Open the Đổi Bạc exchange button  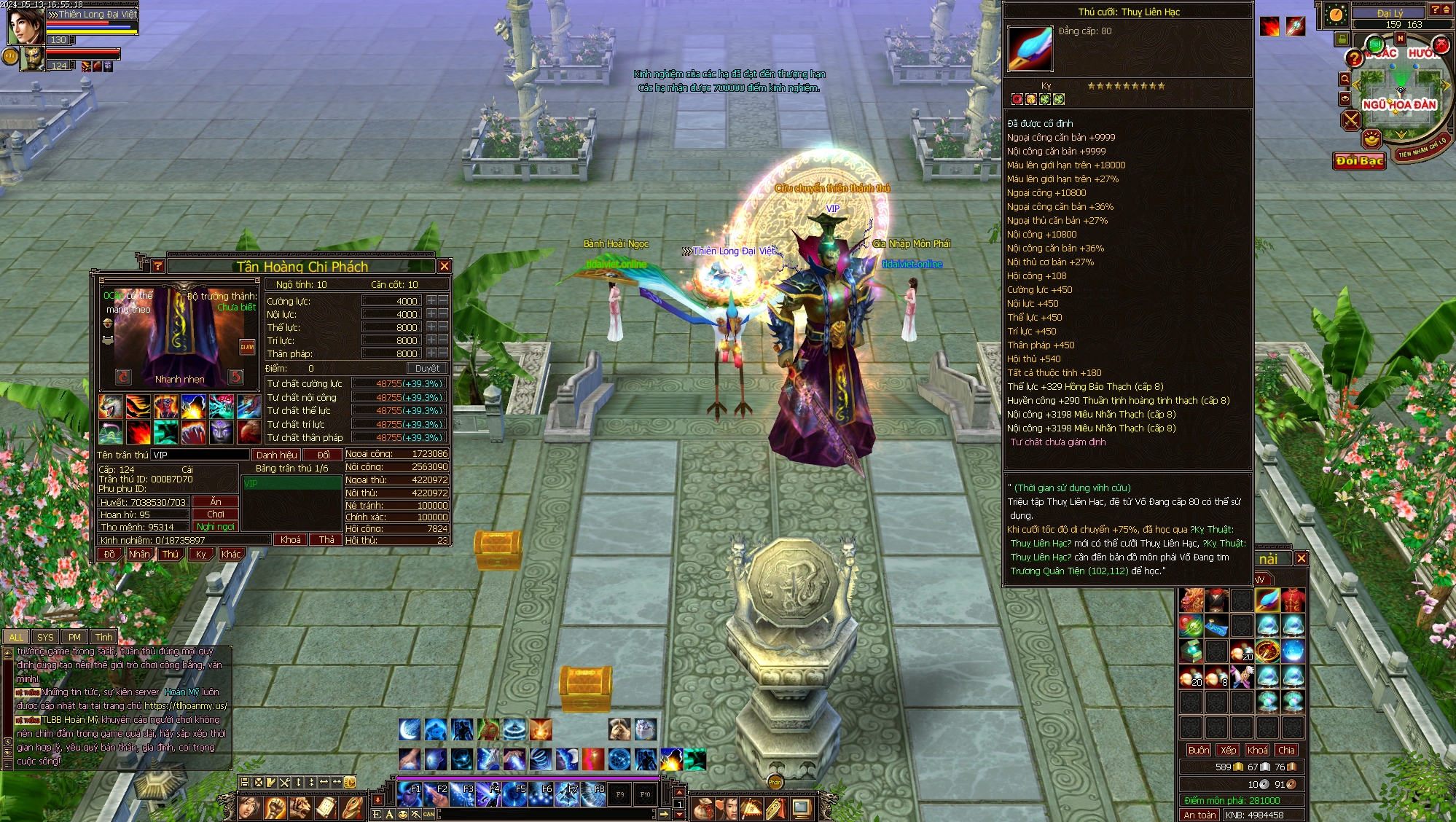point(1359,160)
